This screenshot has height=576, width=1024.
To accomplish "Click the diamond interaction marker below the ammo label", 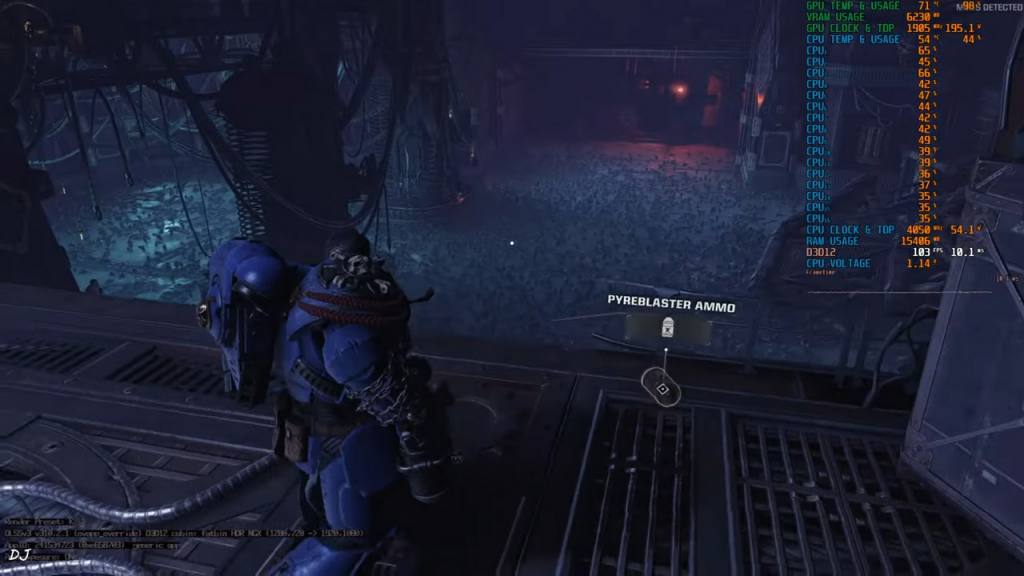I will (661, 387).
